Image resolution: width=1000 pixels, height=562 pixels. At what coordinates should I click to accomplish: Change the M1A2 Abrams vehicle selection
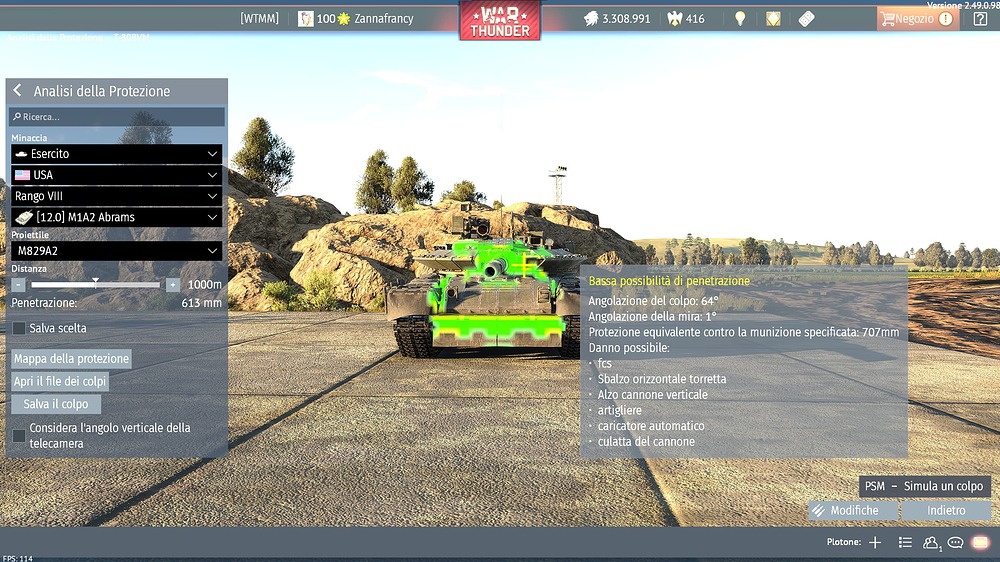pyautogui.click(x=116, y=217)
